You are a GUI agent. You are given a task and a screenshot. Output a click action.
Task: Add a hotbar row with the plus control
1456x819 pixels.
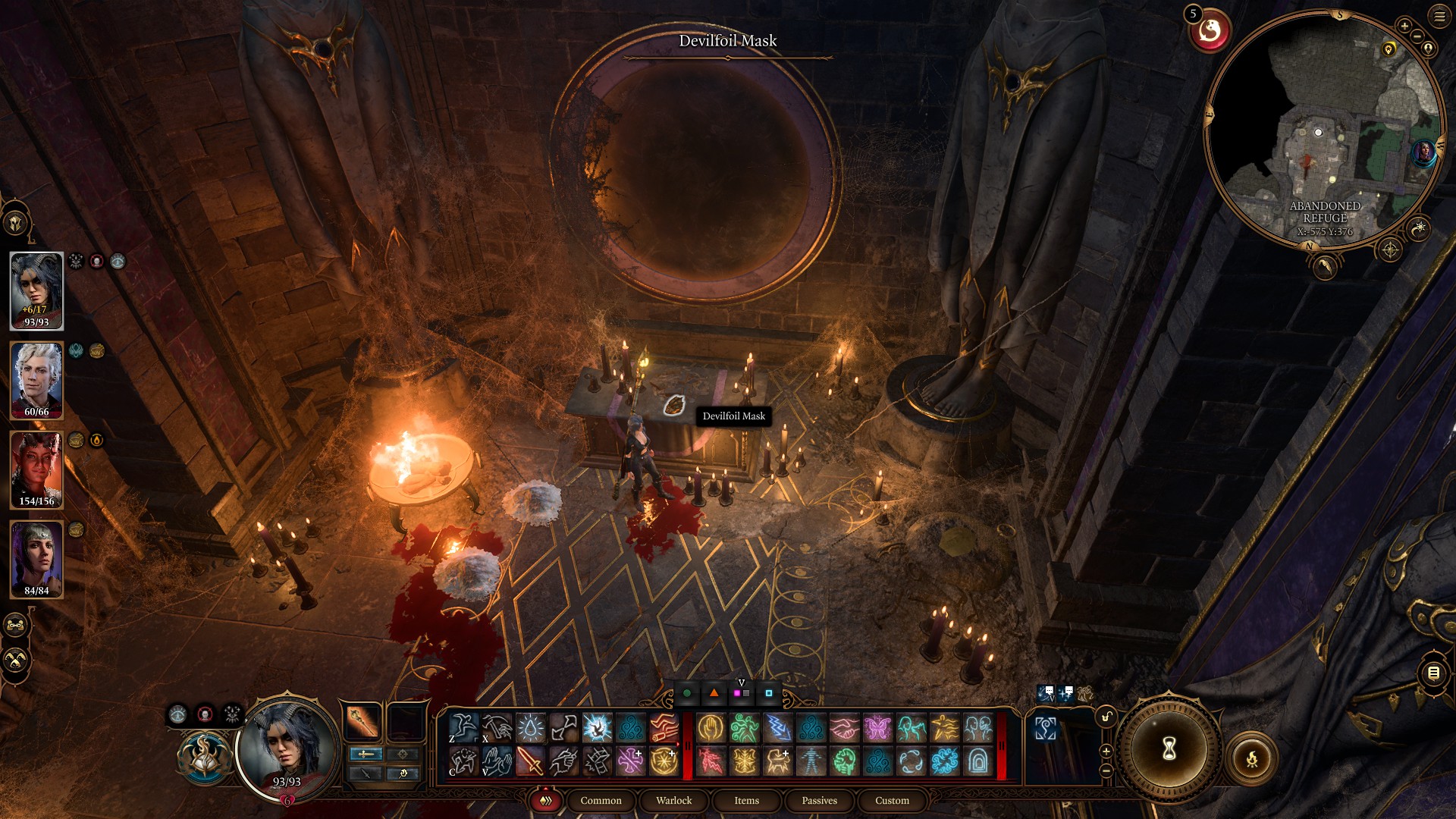[x=1106, y=752]
